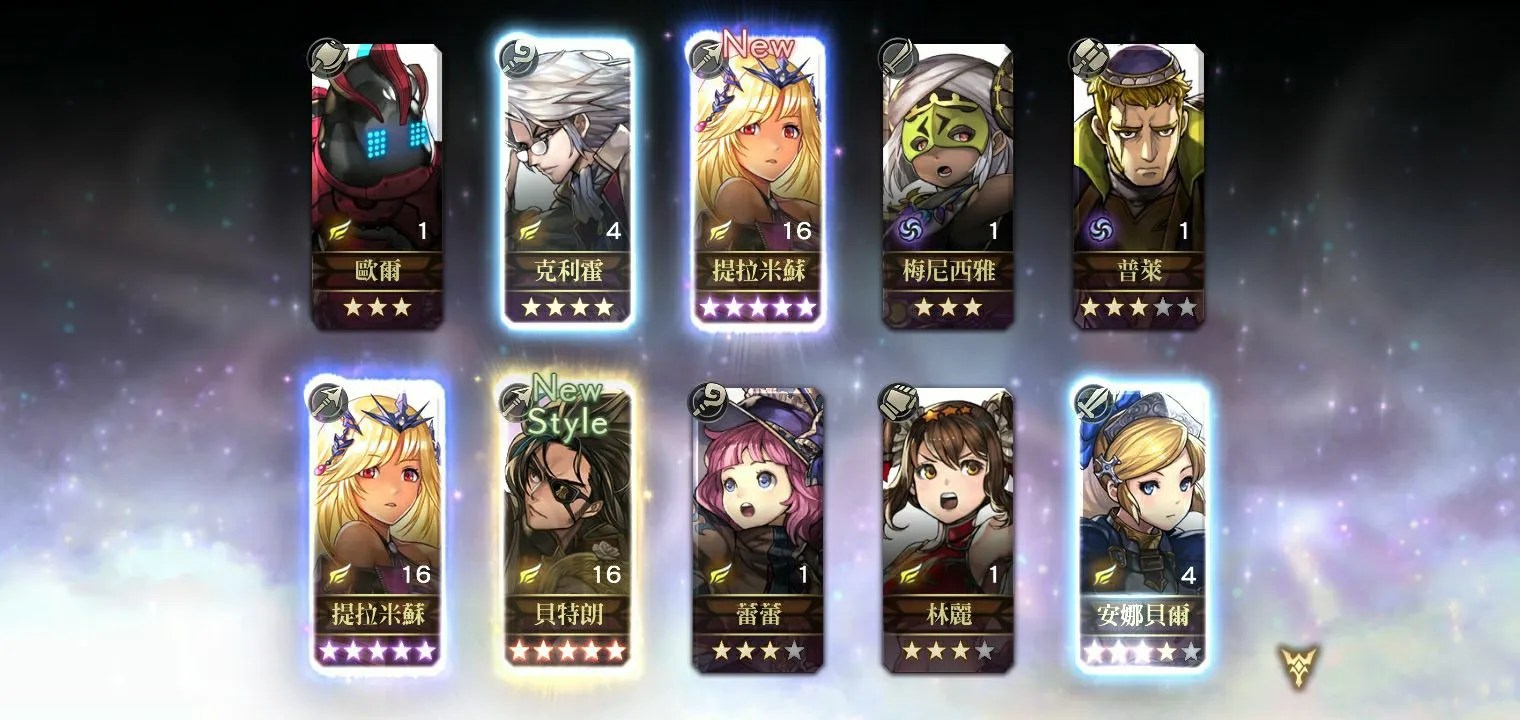Choose the 提拉米蘇 card marked New
This screenshot has height=720, width=1520.
click(758, 185)
